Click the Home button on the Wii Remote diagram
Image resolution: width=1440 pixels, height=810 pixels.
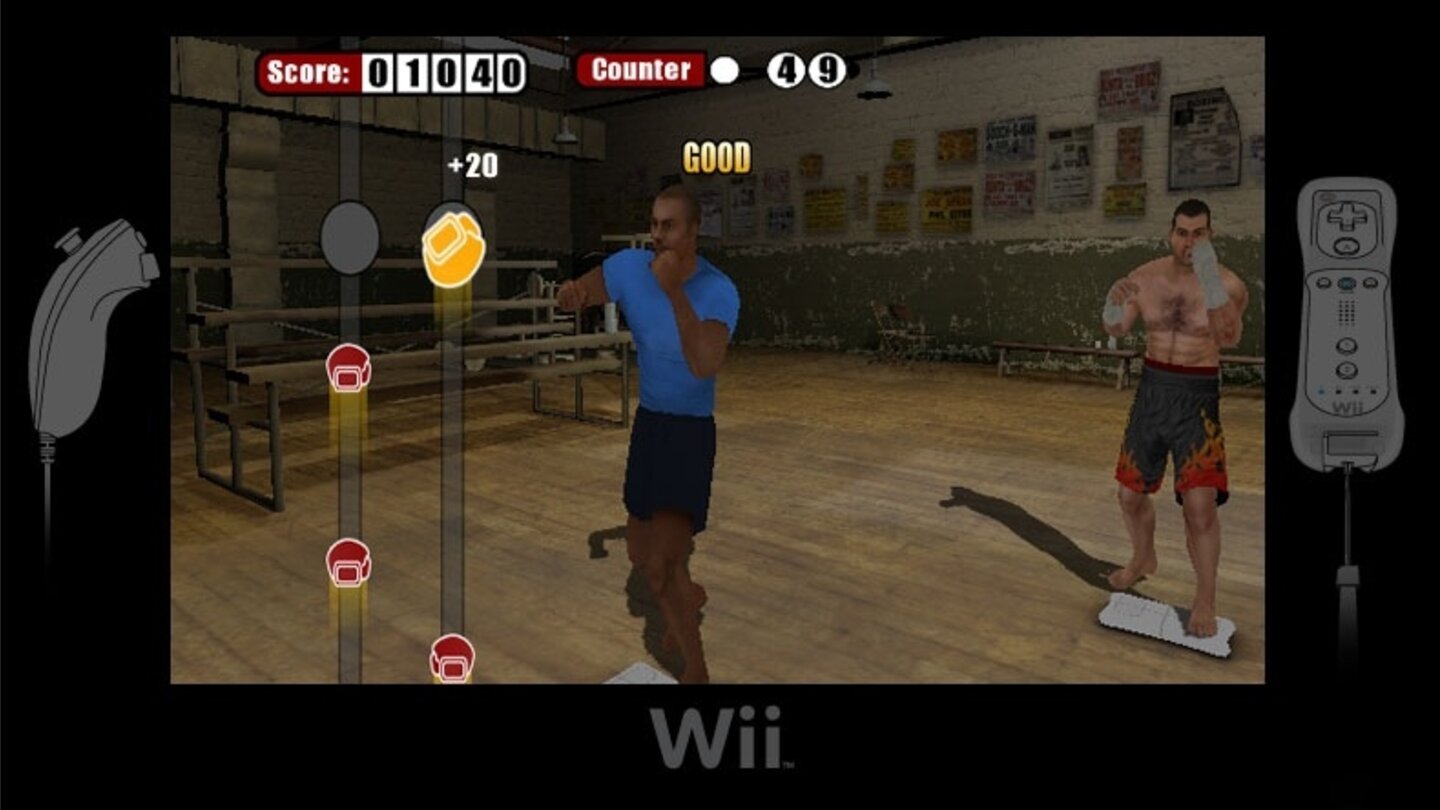pyautogui.click(x=1345, y=283)
